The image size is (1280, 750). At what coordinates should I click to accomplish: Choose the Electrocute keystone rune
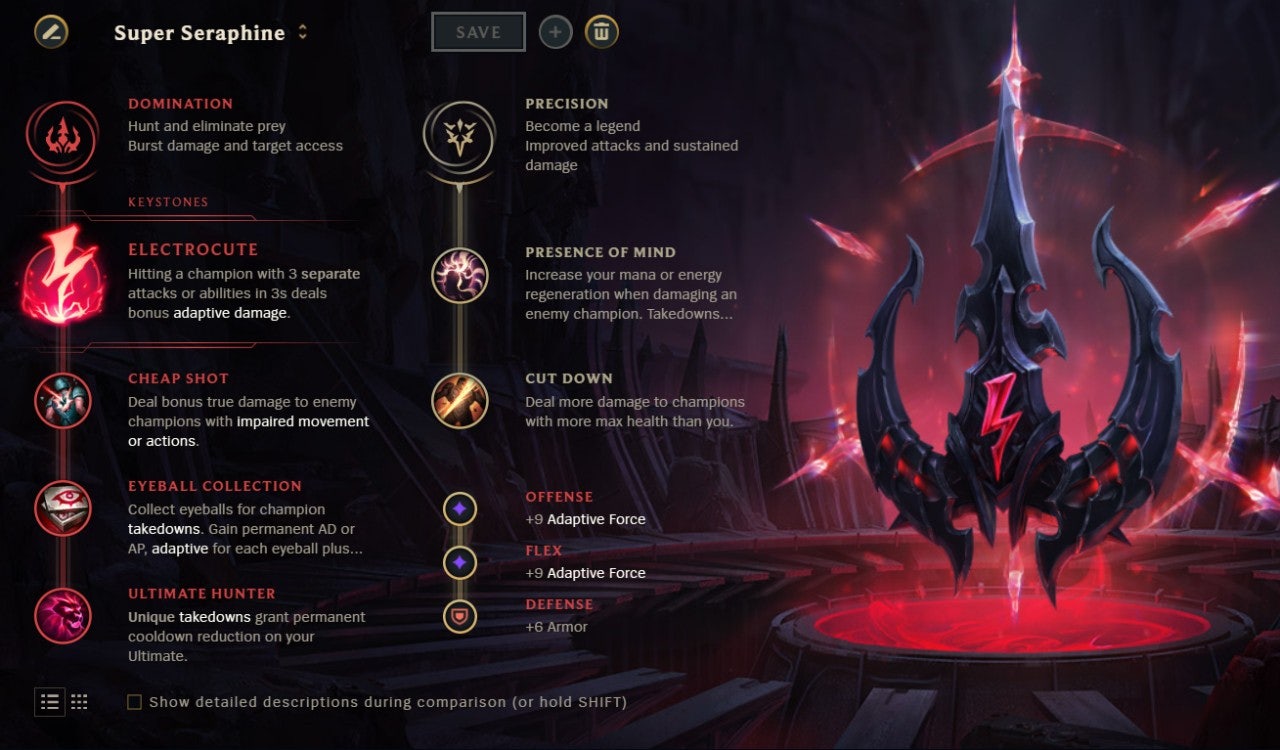coord(62,274)
